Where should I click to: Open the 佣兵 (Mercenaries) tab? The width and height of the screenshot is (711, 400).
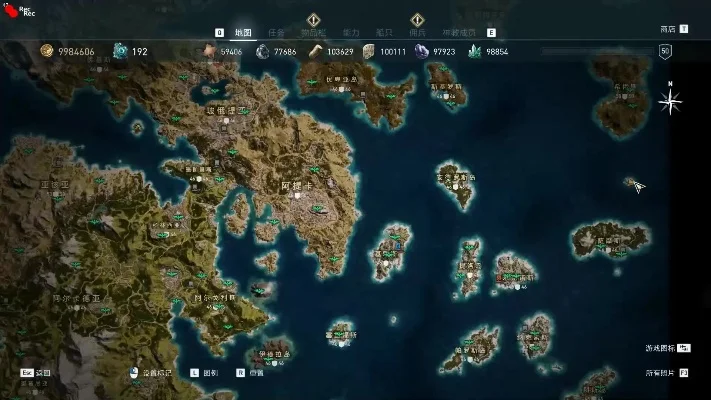pyautogui.click(x=419, y=32)
